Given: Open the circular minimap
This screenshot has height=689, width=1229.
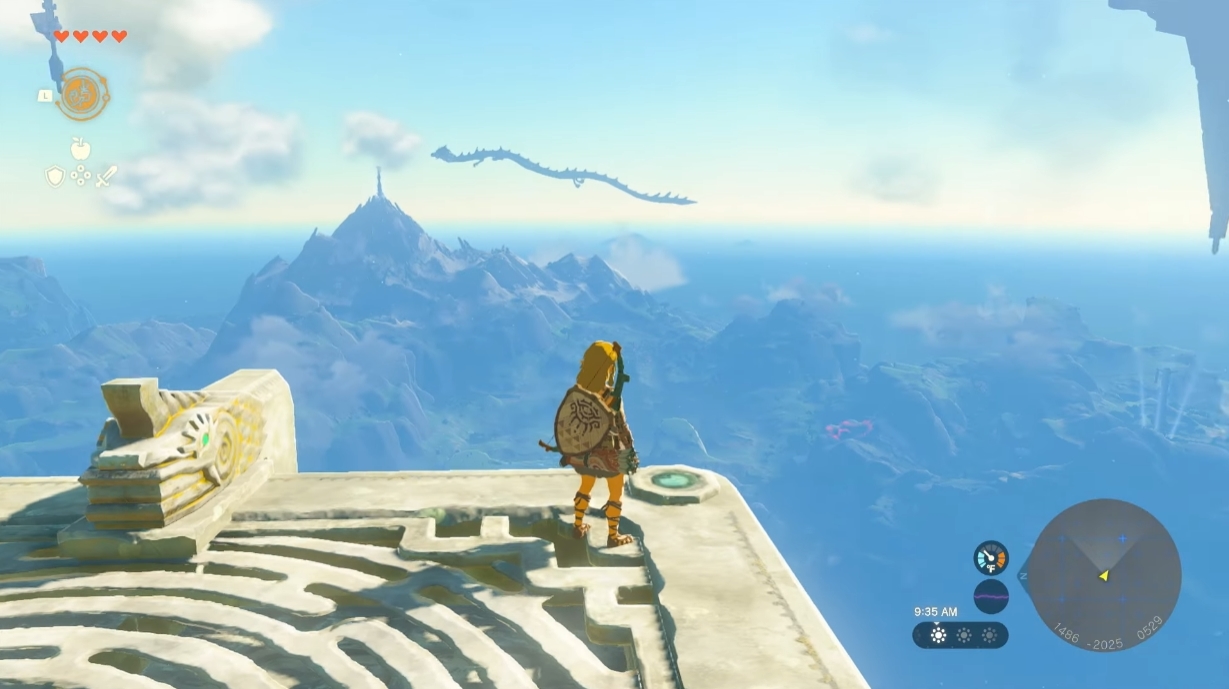Looking at the screenshot, I should click(x=1104, y=575).
